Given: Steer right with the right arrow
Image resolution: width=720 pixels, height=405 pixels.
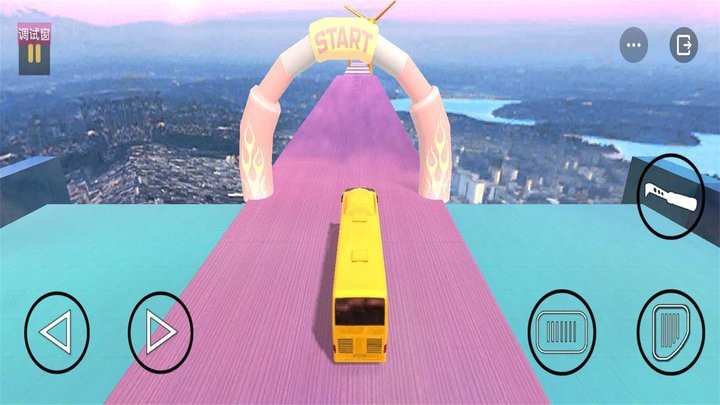Looking at the screenshot, I should point(160,332).
